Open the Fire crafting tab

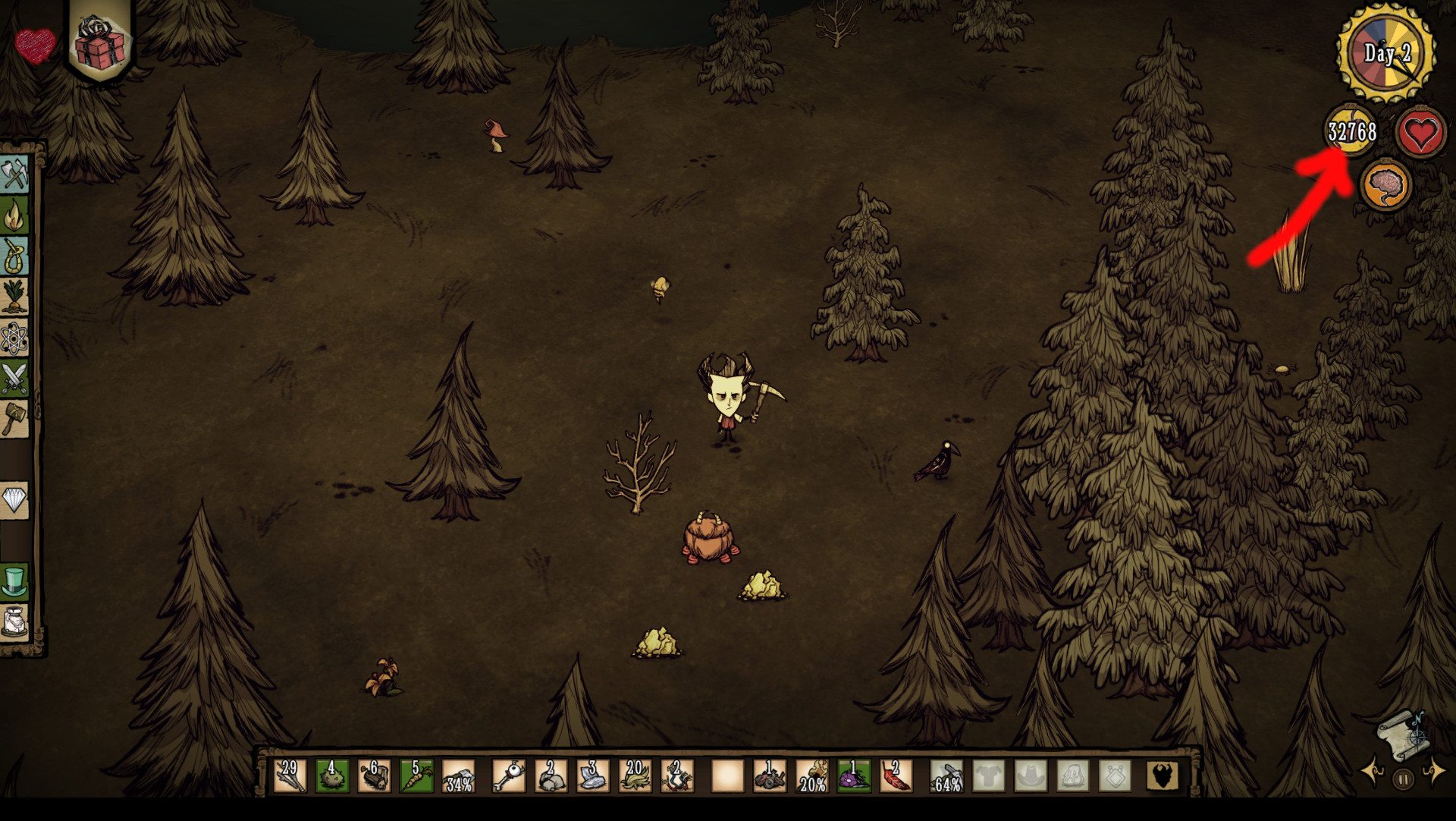pyautogui.click(x=14, y=216)
